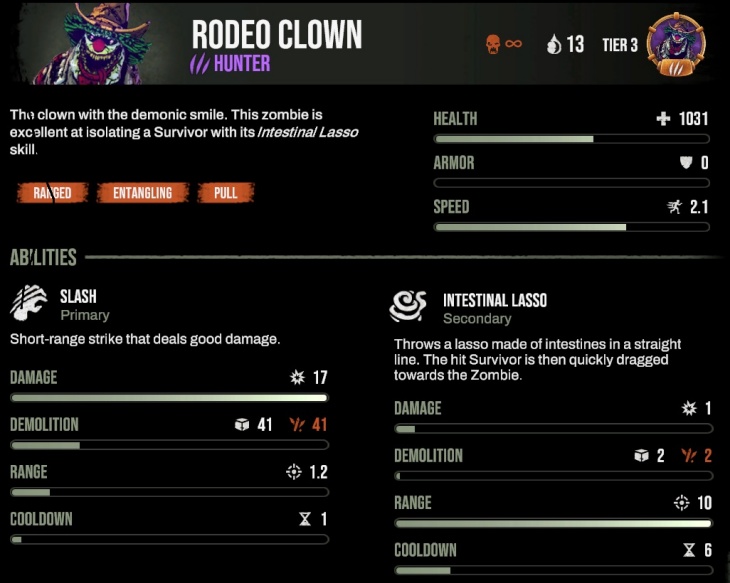Click the Rodeo Clown circular tier emblem

point(675,45)
